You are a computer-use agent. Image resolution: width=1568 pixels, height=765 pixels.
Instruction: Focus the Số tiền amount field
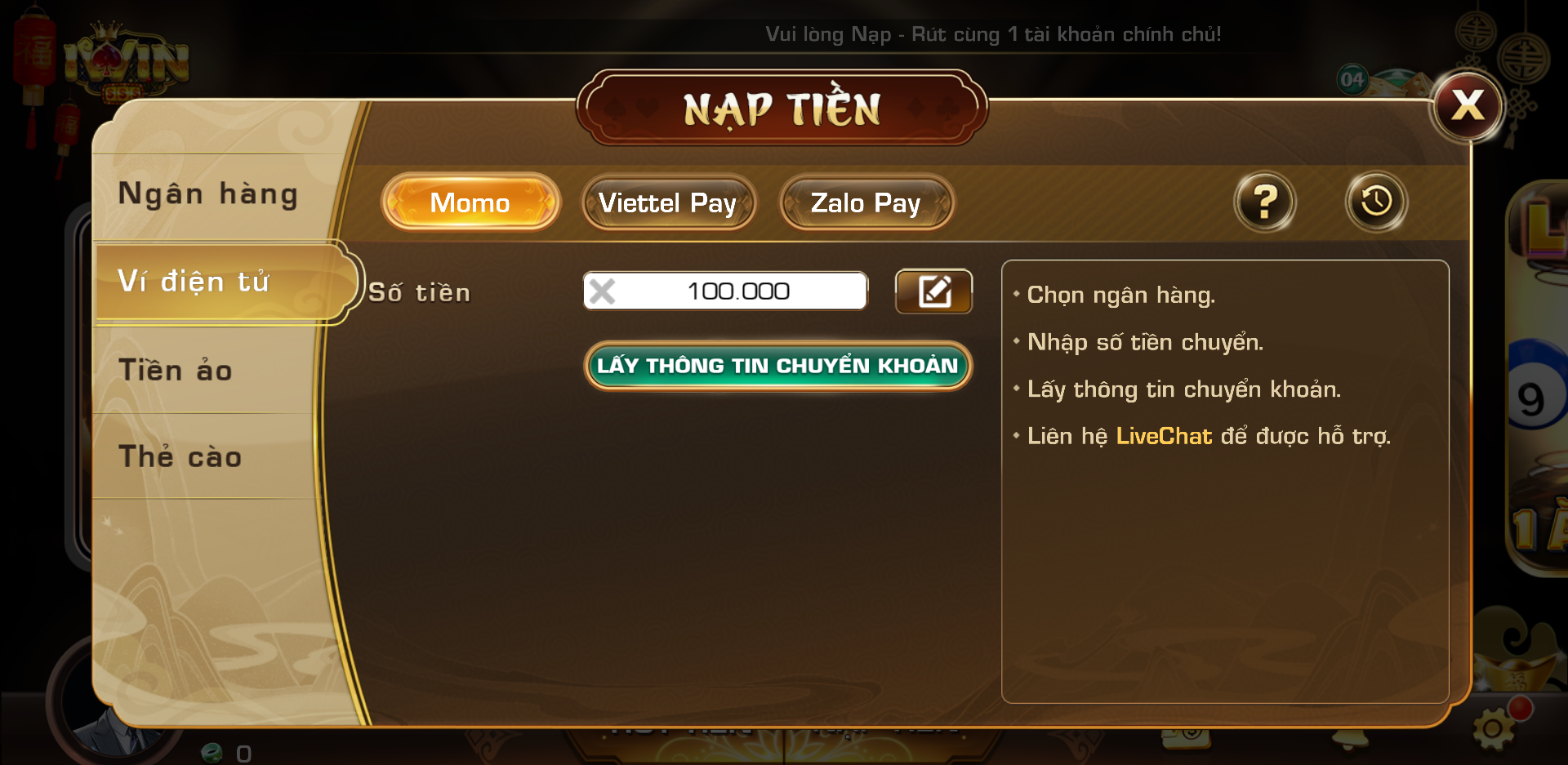[738, 291]
